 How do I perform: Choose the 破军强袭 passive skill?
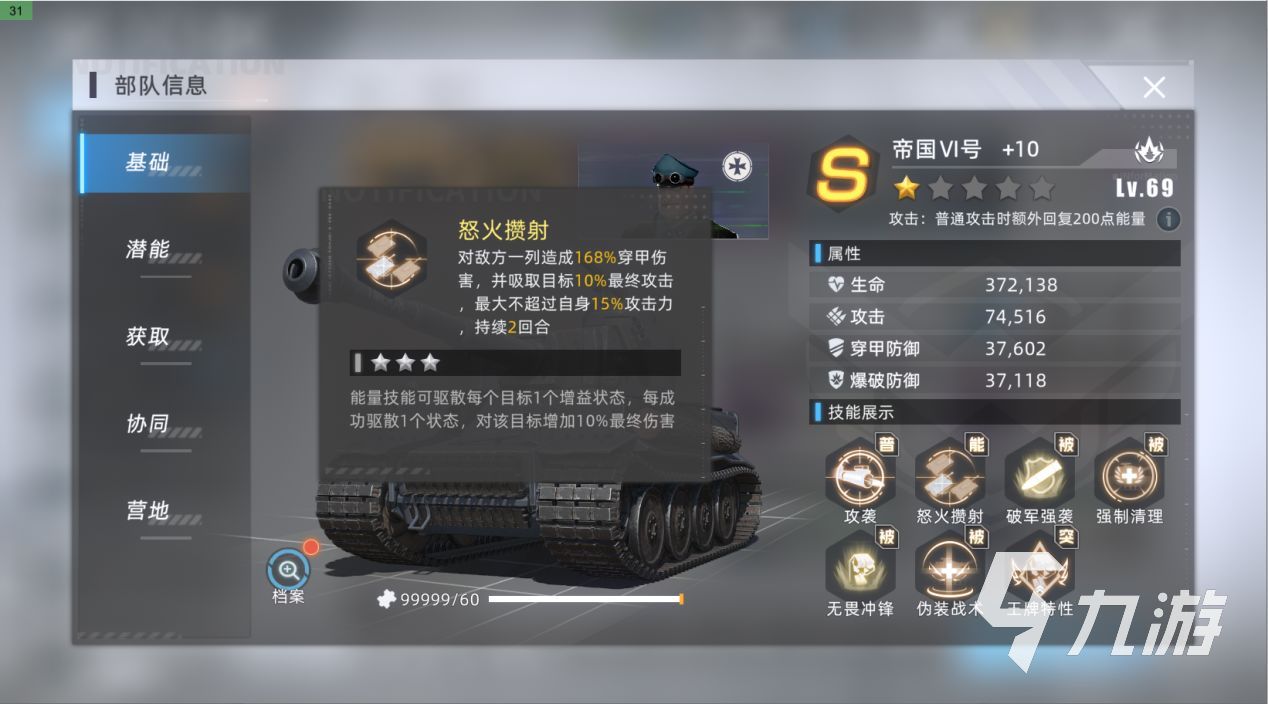(1040, 476)
